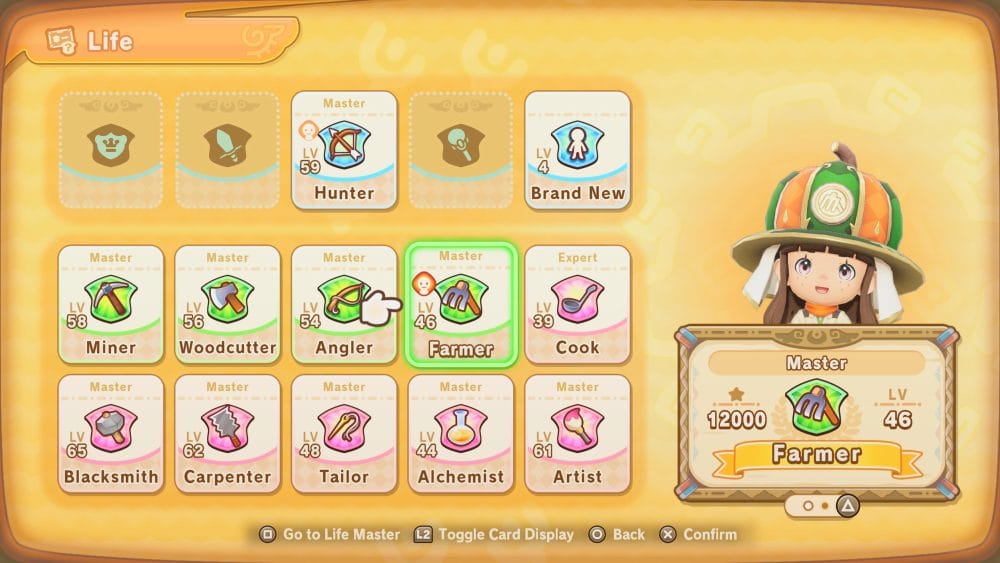Viewport: 1000px width, 563px height.
Task: Select the Artist life card
Action: pos(577,433)
